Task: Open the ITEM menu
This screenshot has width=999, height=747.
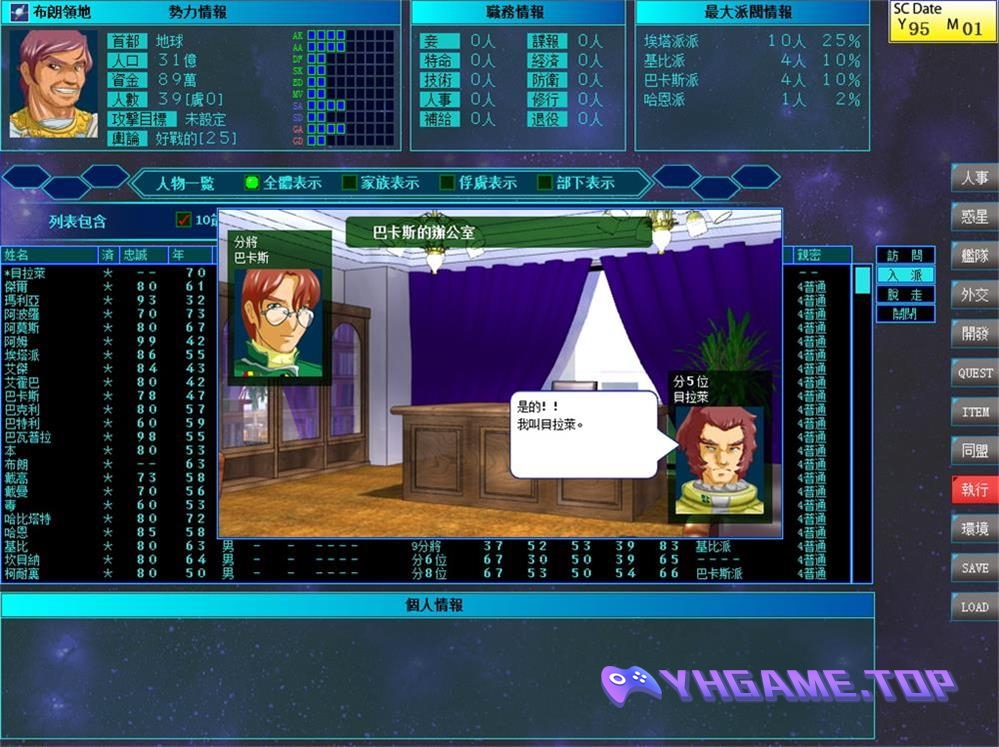Action: (x=974, y=411)
